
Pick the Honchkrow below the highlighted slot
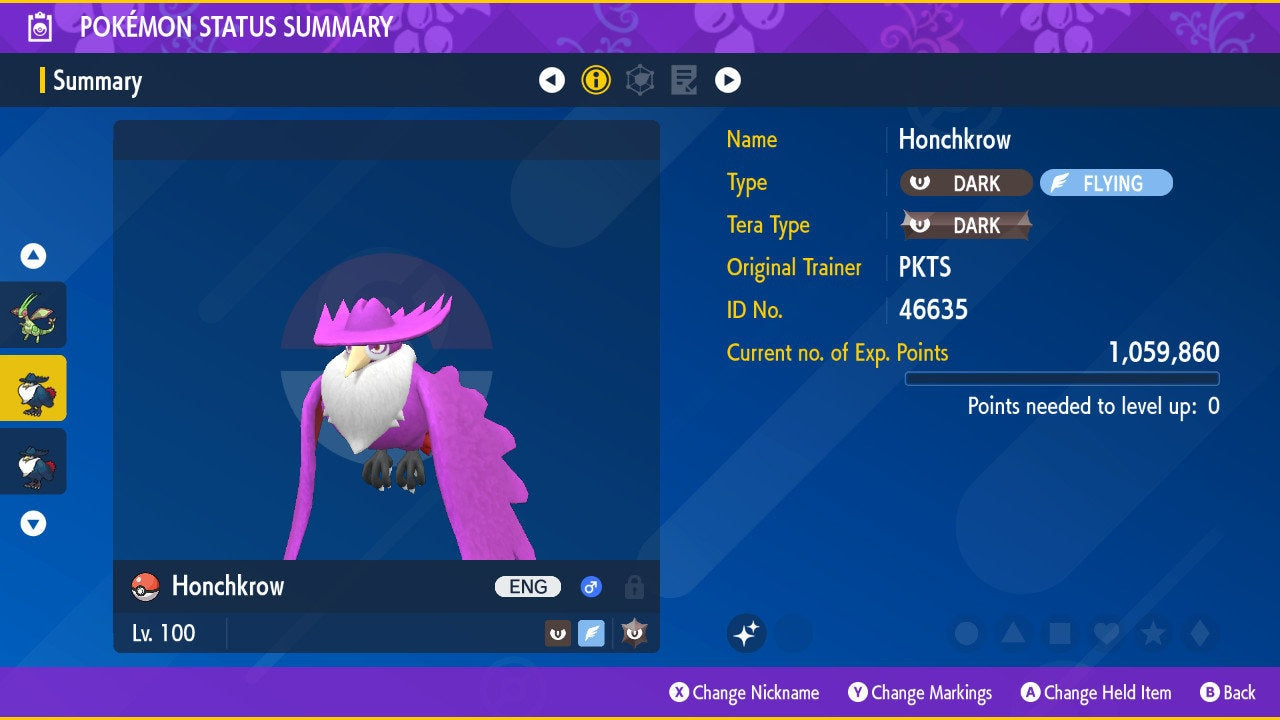click(34, 461)
